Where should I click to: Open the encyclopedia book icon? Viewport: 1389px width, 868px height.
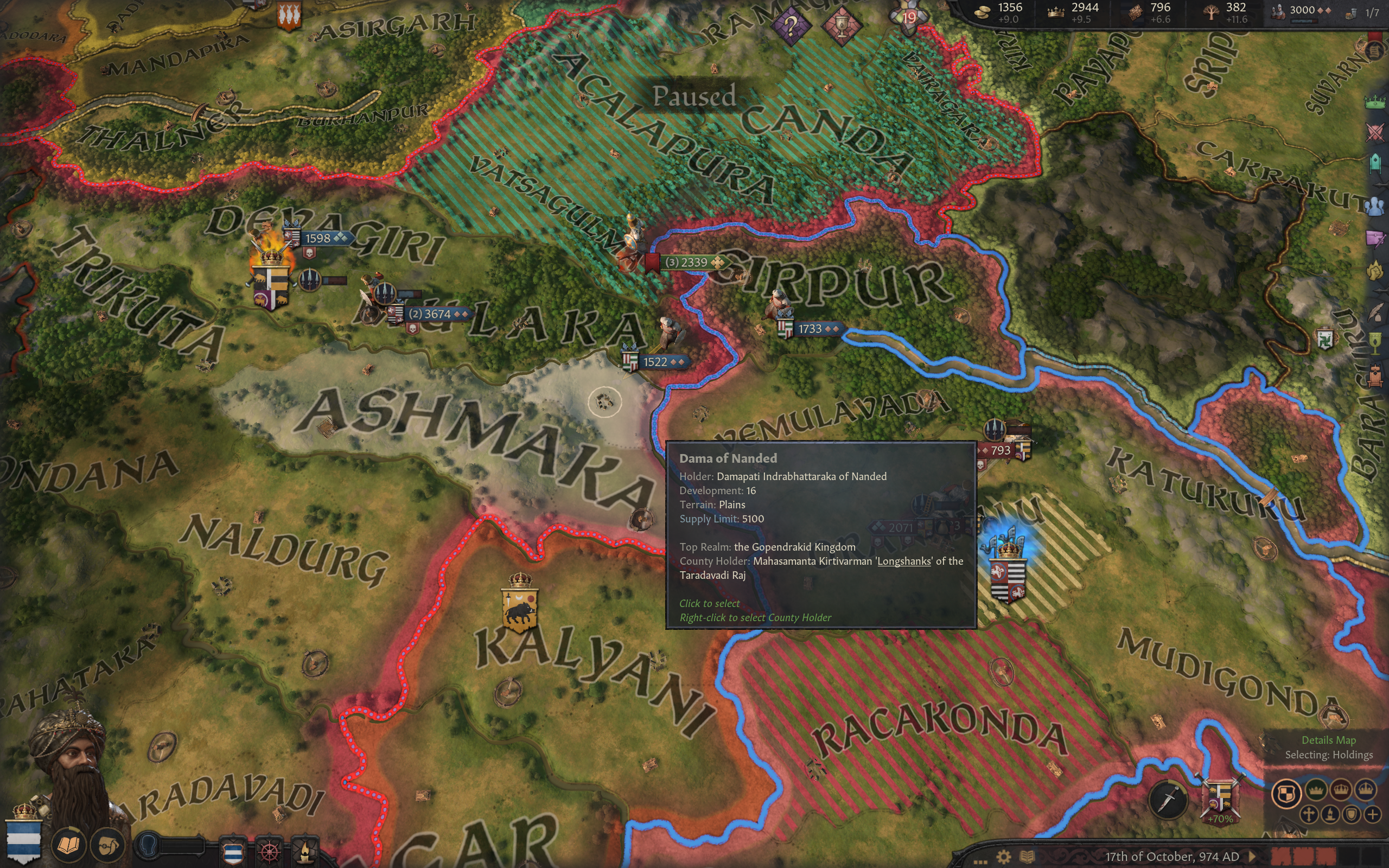(1028, 857)
